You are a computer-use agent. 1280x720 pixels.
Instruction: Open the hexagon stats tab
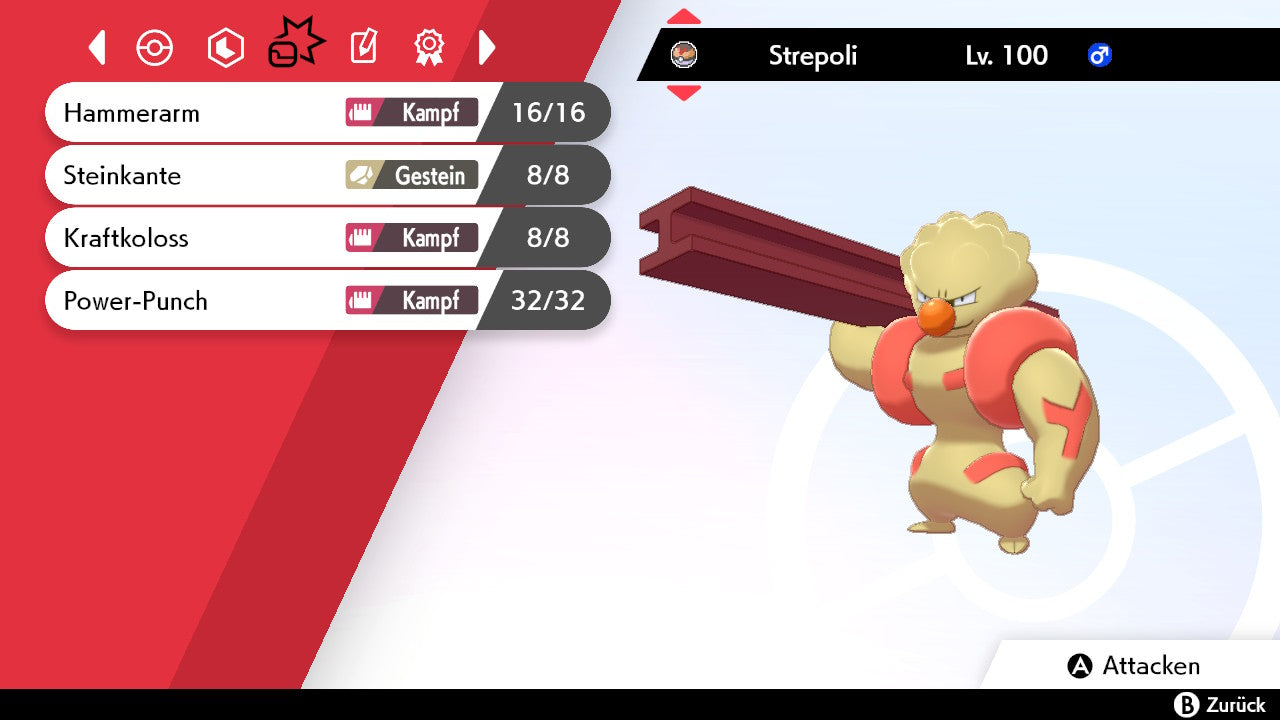pyautogui.click(x=225, y=48)
